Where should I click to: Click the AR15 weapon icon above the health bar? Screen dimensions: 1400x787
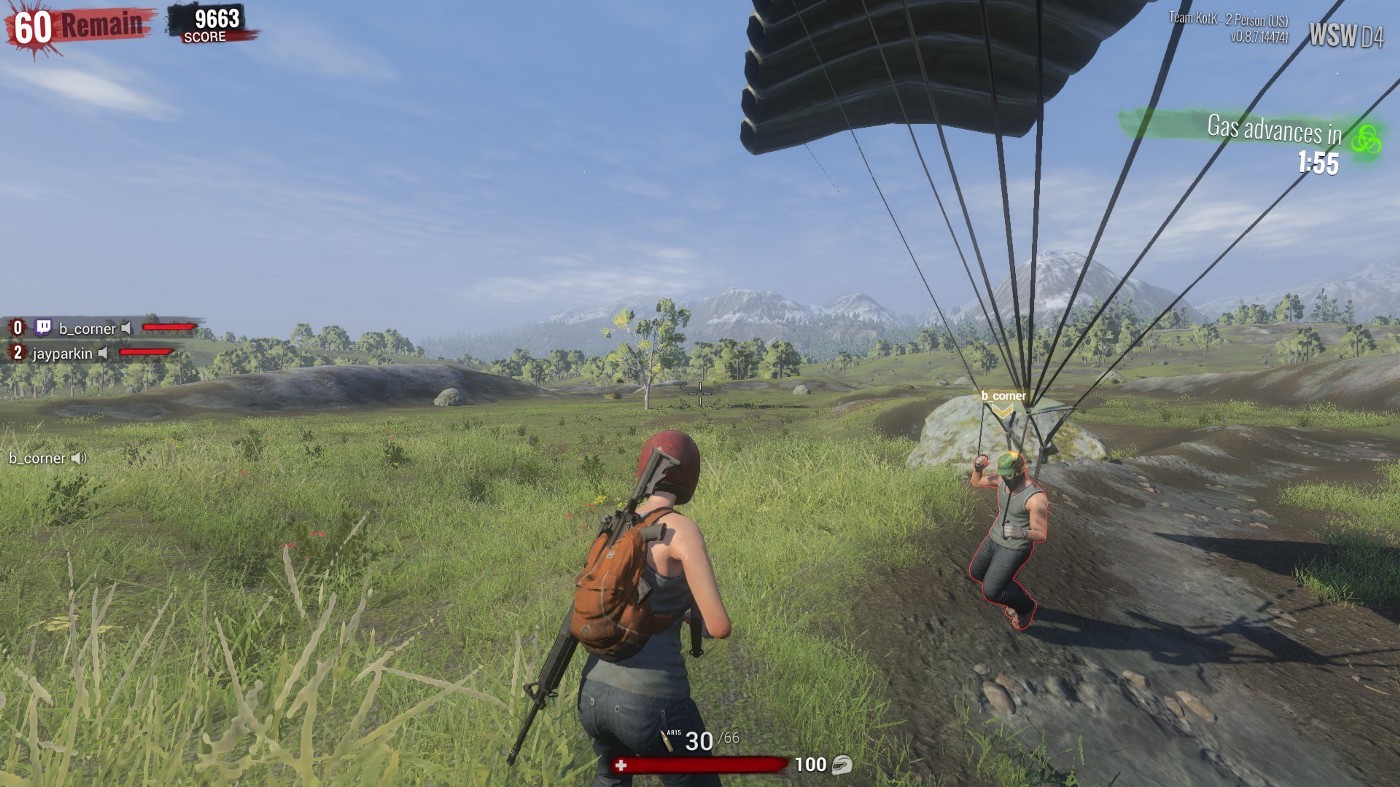pos(667,739)
